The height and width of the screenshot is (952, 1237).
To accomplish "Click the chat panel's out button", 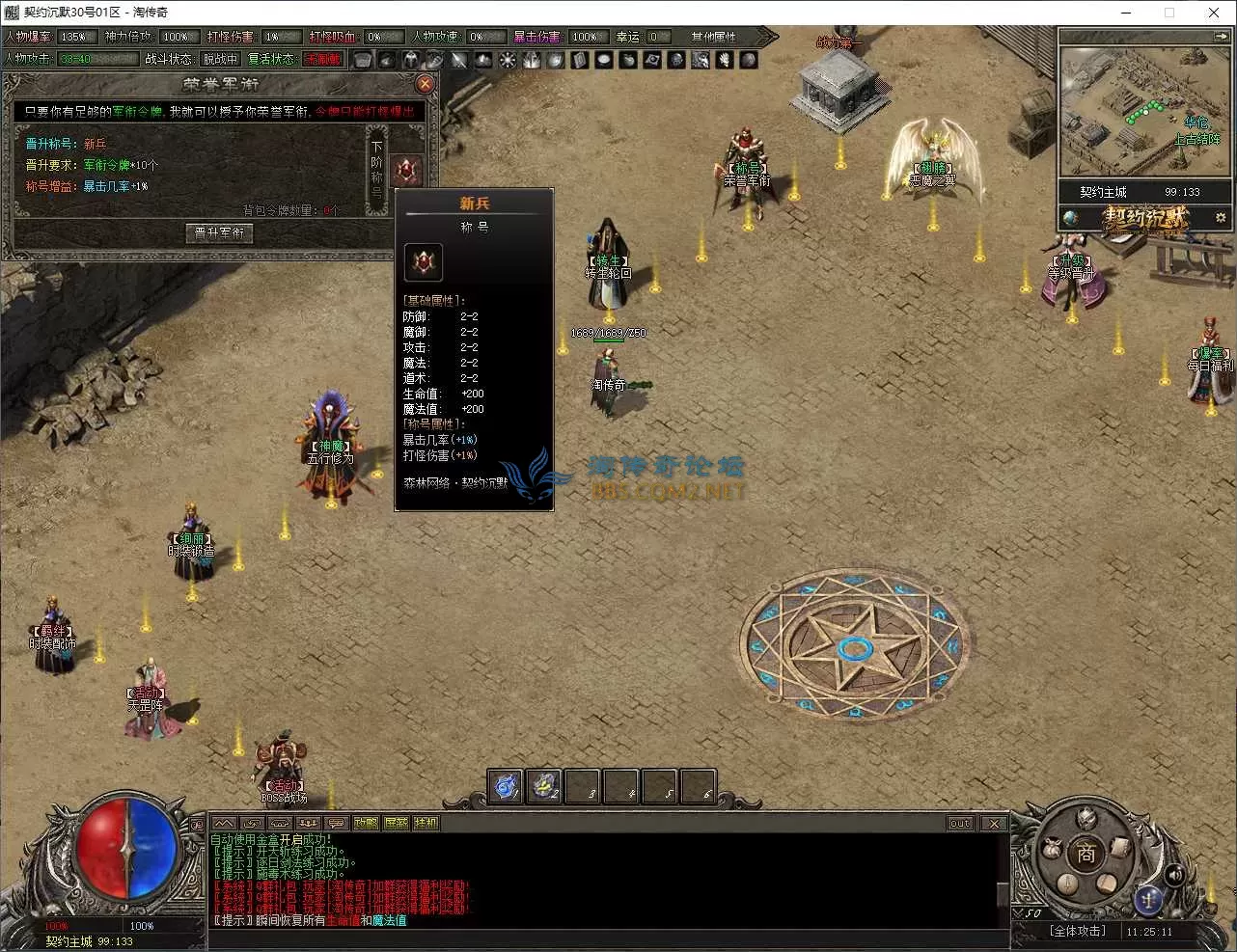I will [x=960, y=823].
